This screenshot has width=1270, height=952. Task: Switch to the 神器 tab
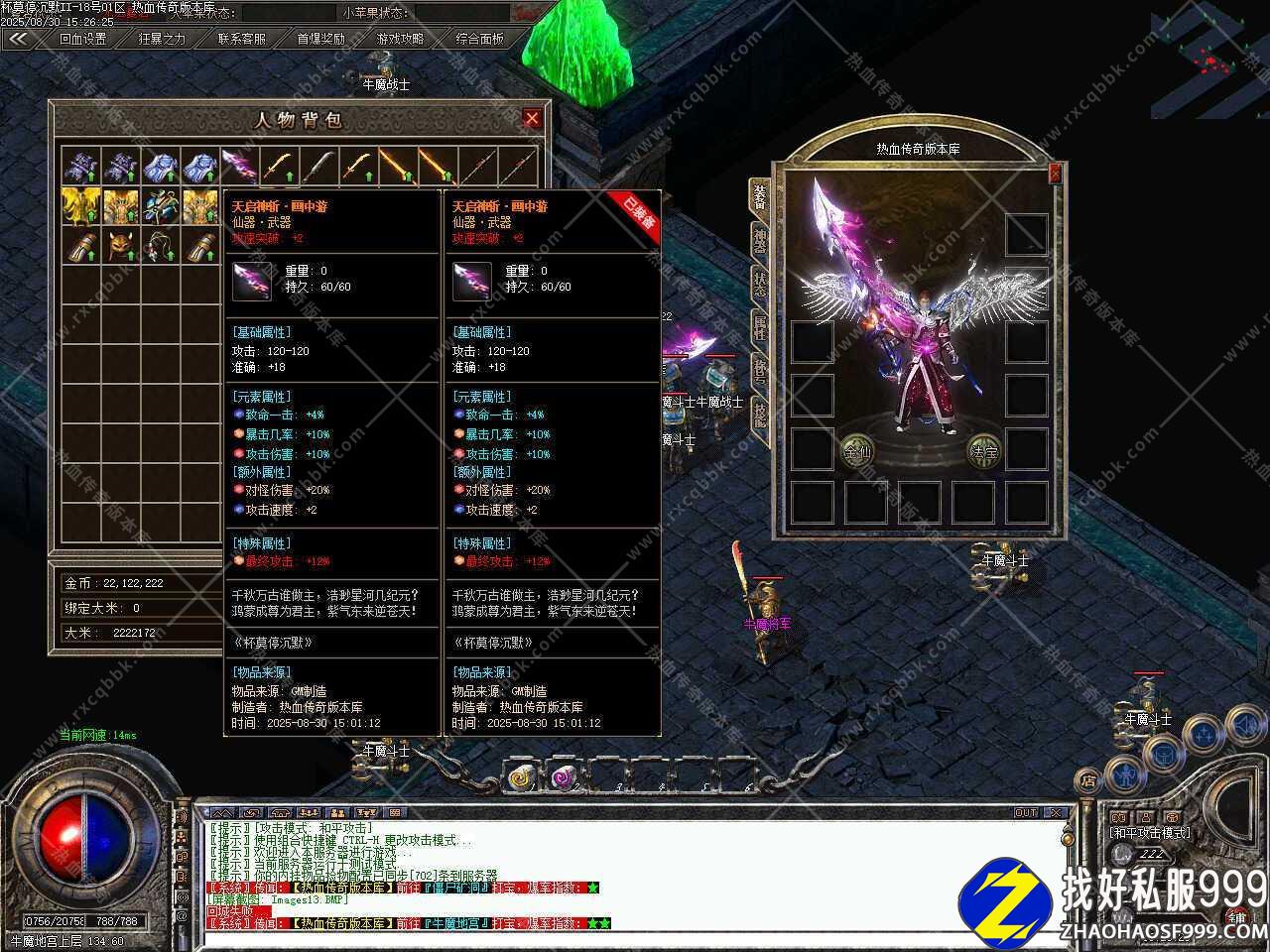click(759, 241)
